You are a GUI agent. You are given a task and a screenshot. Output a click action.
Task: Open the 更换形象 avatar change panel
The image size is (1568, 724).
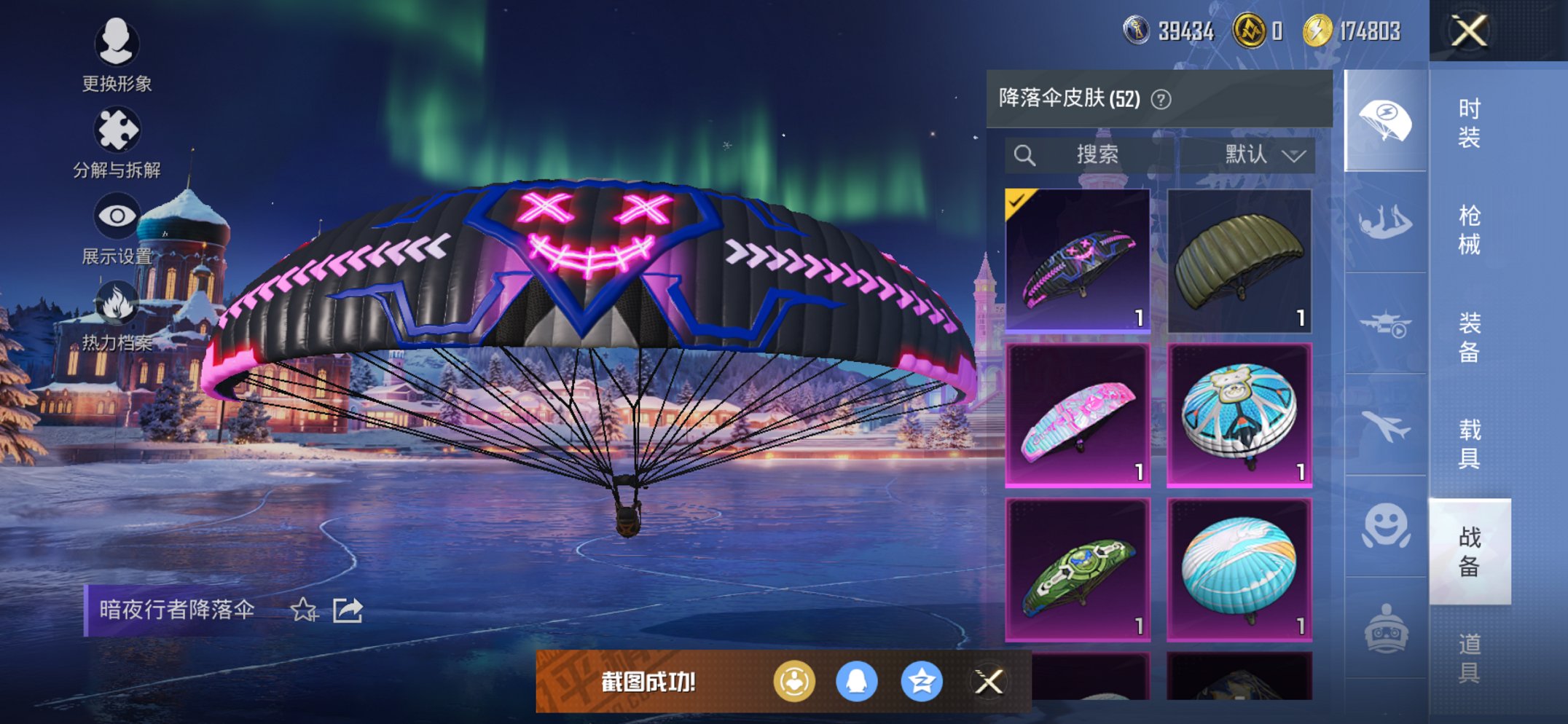click(117, 45)
